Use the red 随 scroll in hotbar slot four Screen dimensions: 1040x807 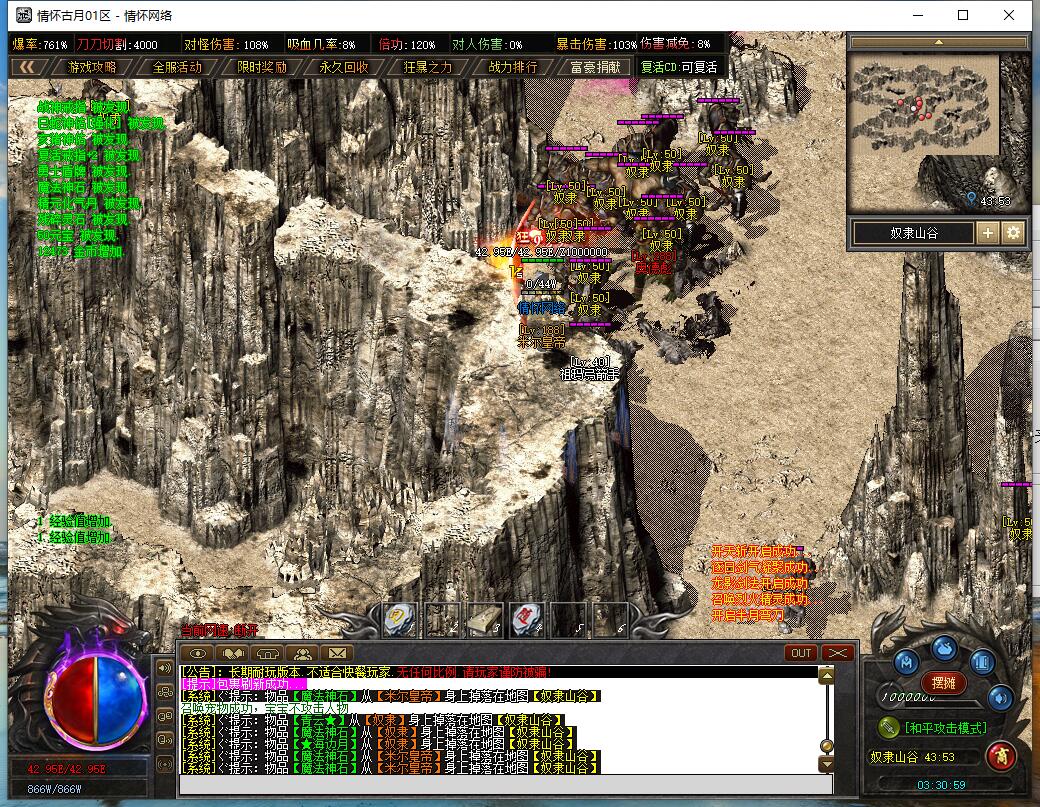[526, 619]
